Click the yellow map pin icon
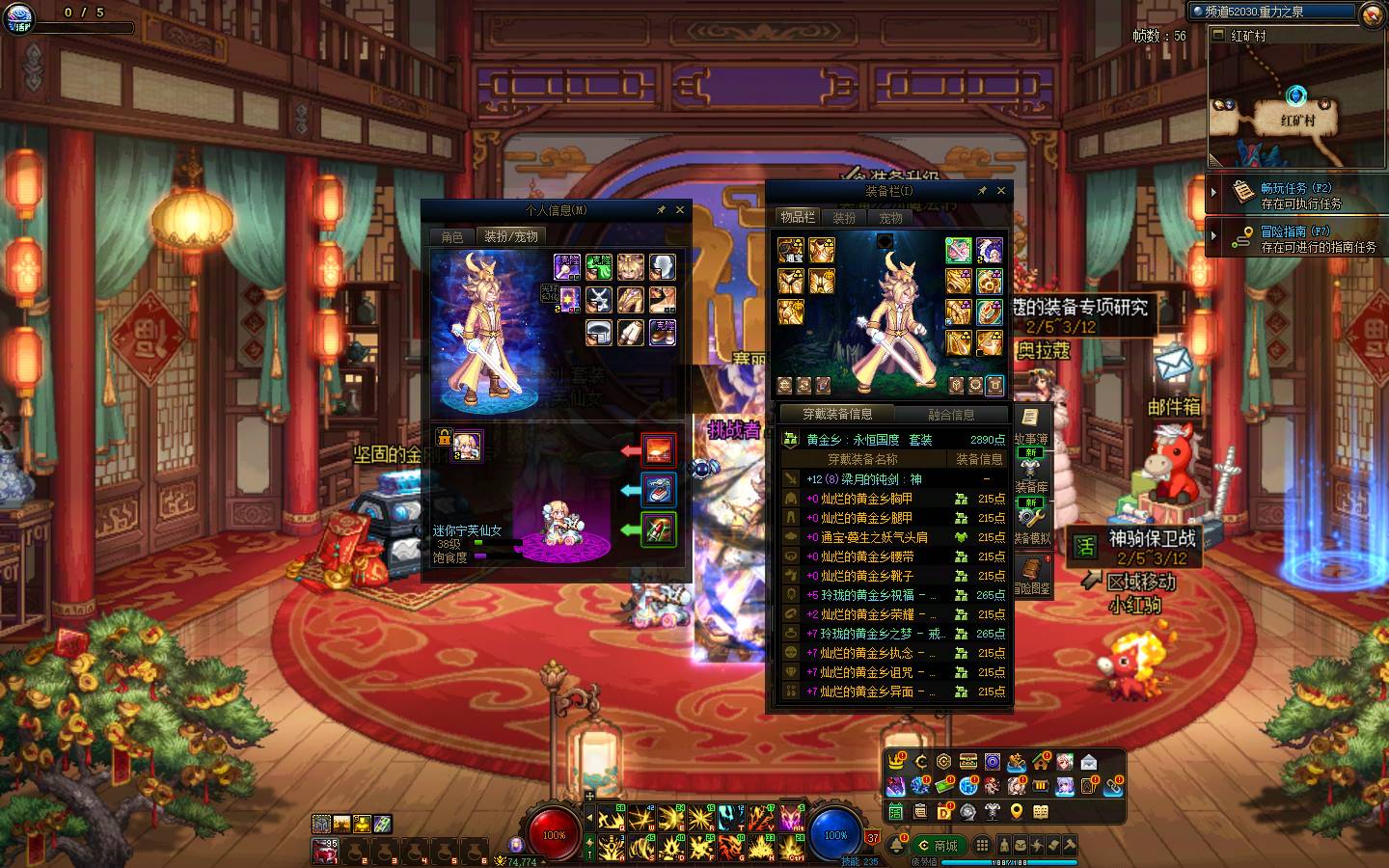Viewport: 1389px width, 868px height. click(x=1017, y=811)
